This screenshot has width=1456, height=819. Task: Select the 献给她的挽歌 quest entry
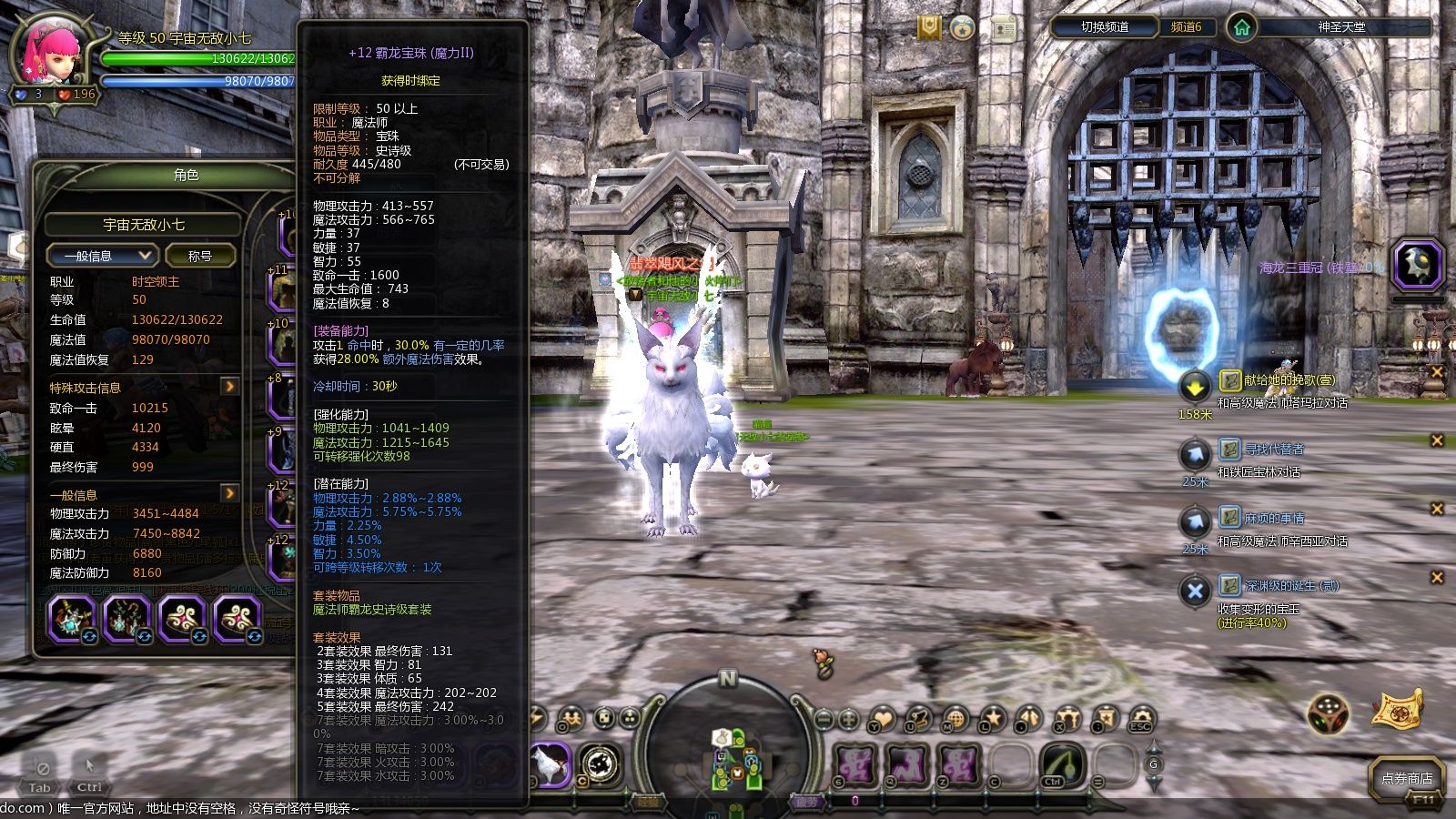coord(1289,380)
